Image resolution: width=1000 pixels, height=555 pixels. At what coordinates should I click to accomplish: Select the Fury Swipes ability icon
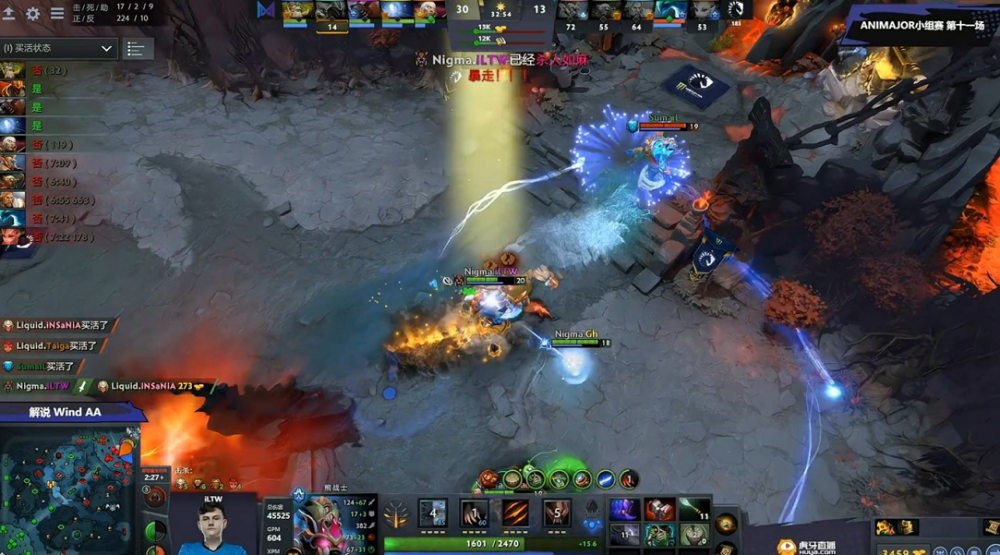[516, 514]
